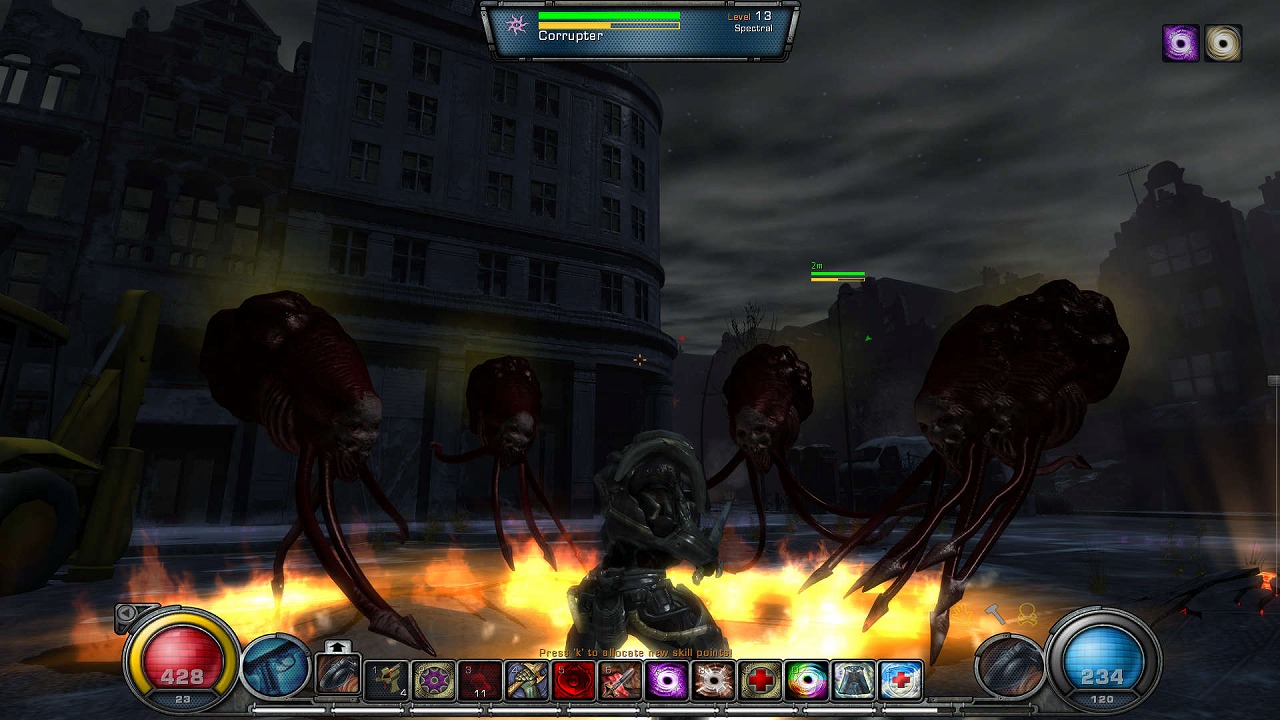Click the Corrupter target info panel
1280x720 pixels.
[x=640, y=30]
